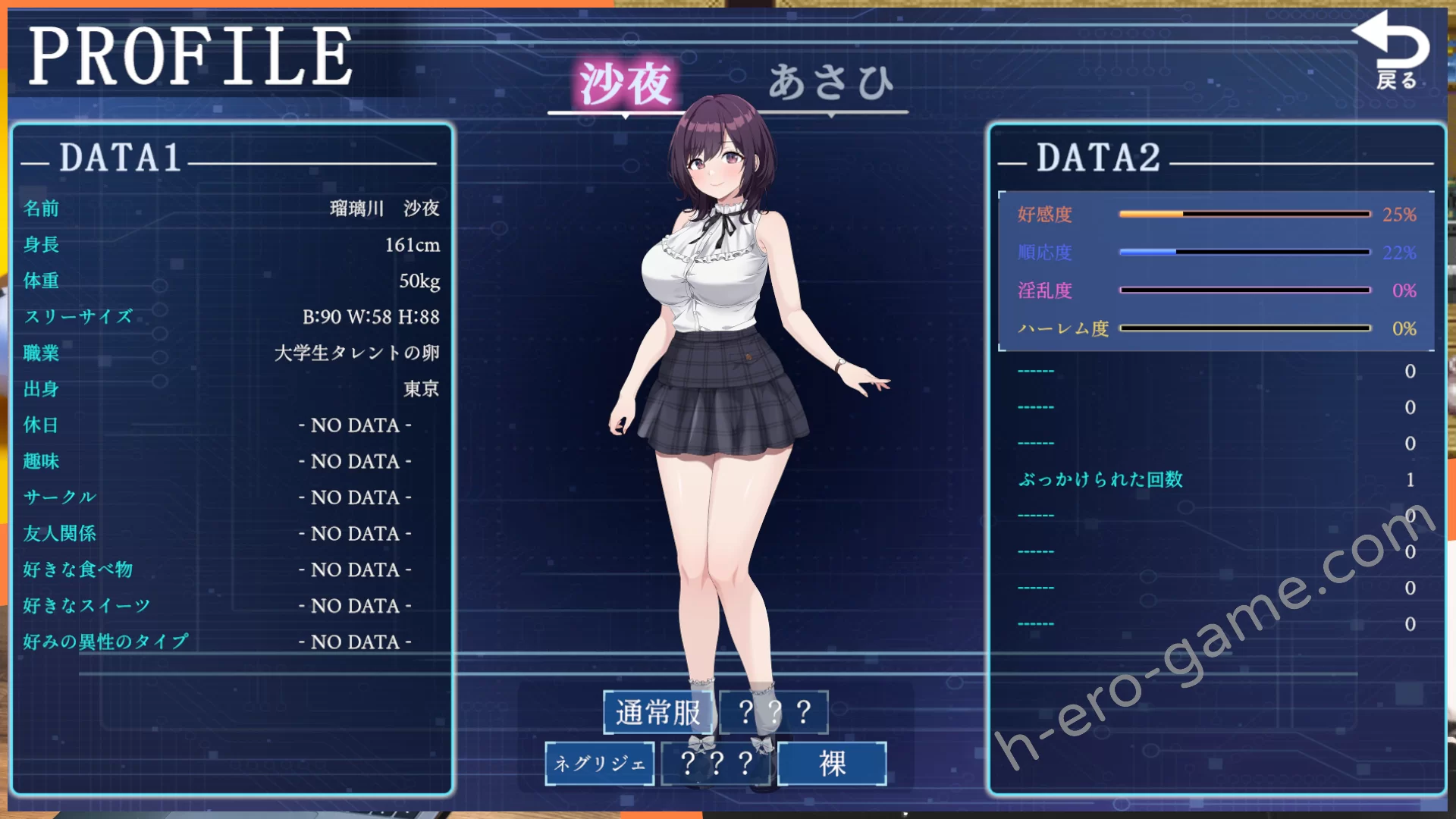The height and width of the screenshot is (819, 1456).
Task: Switch to the あさひ character tab
Action: (831, 82)
